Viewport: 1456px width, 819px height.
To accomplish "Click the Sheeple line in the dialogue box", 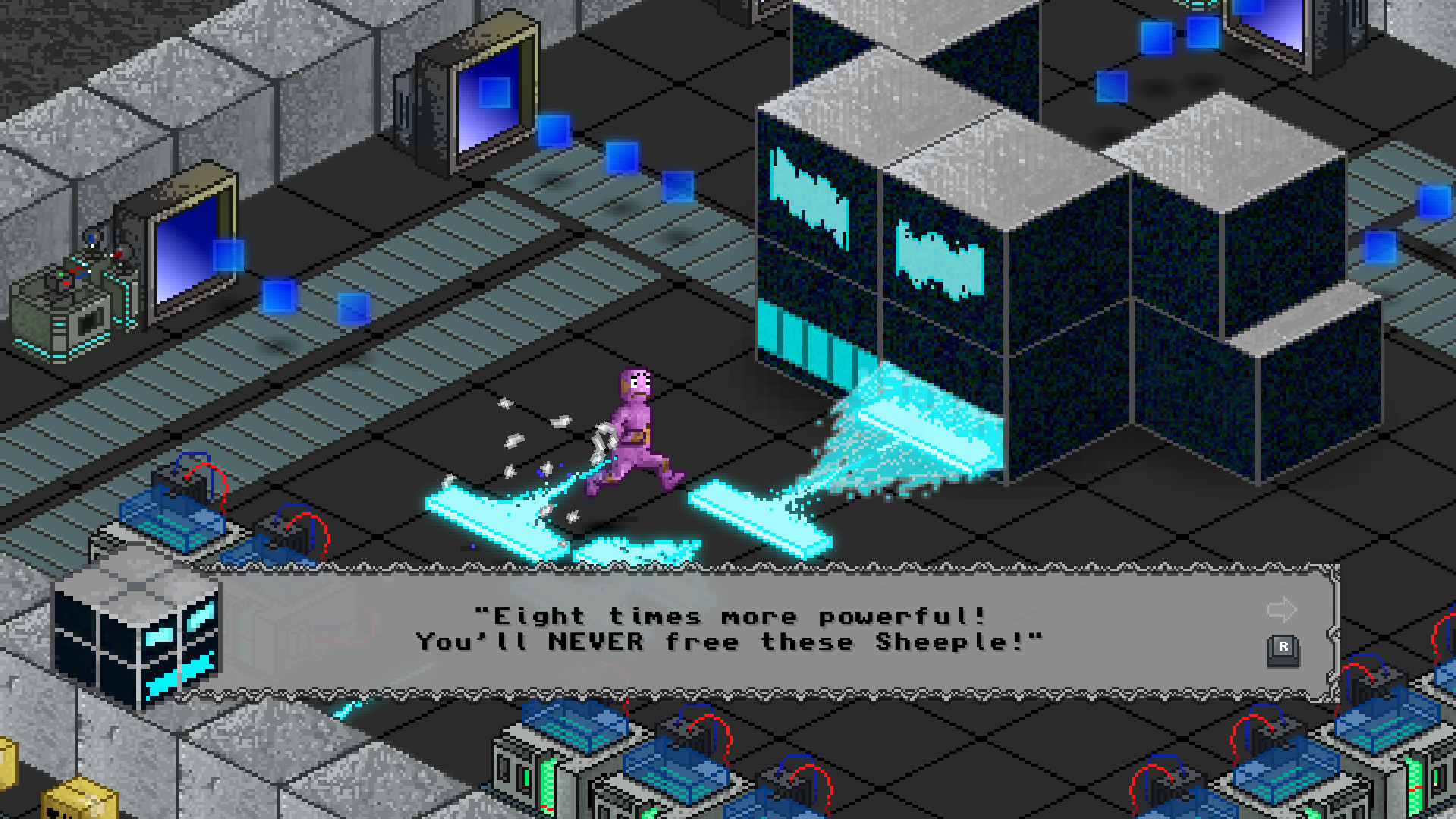I will click(728, 642).
